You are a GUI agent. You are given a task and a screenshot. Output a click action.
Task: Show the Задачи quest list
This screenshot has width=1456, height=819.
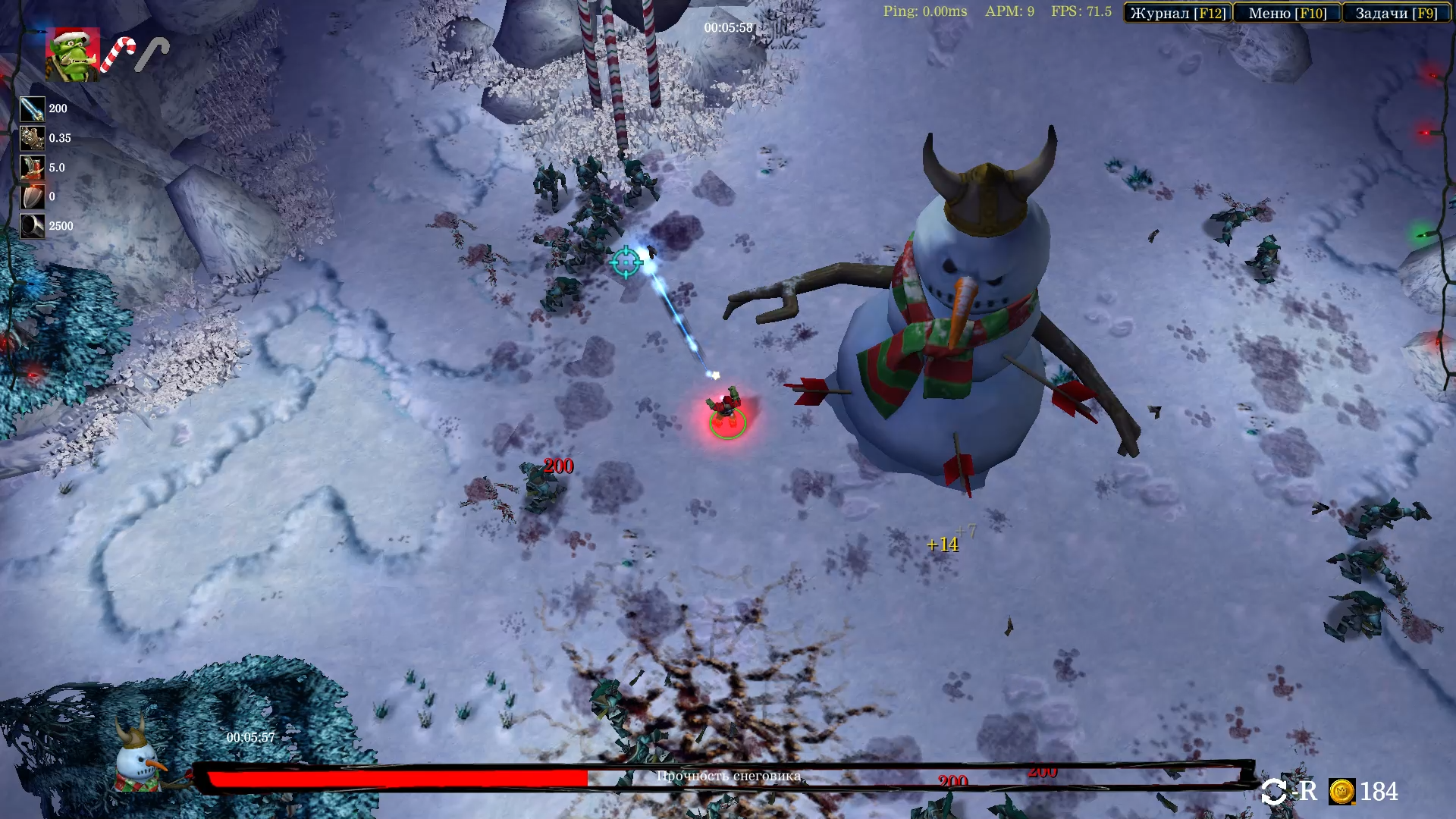point(1396,13)
